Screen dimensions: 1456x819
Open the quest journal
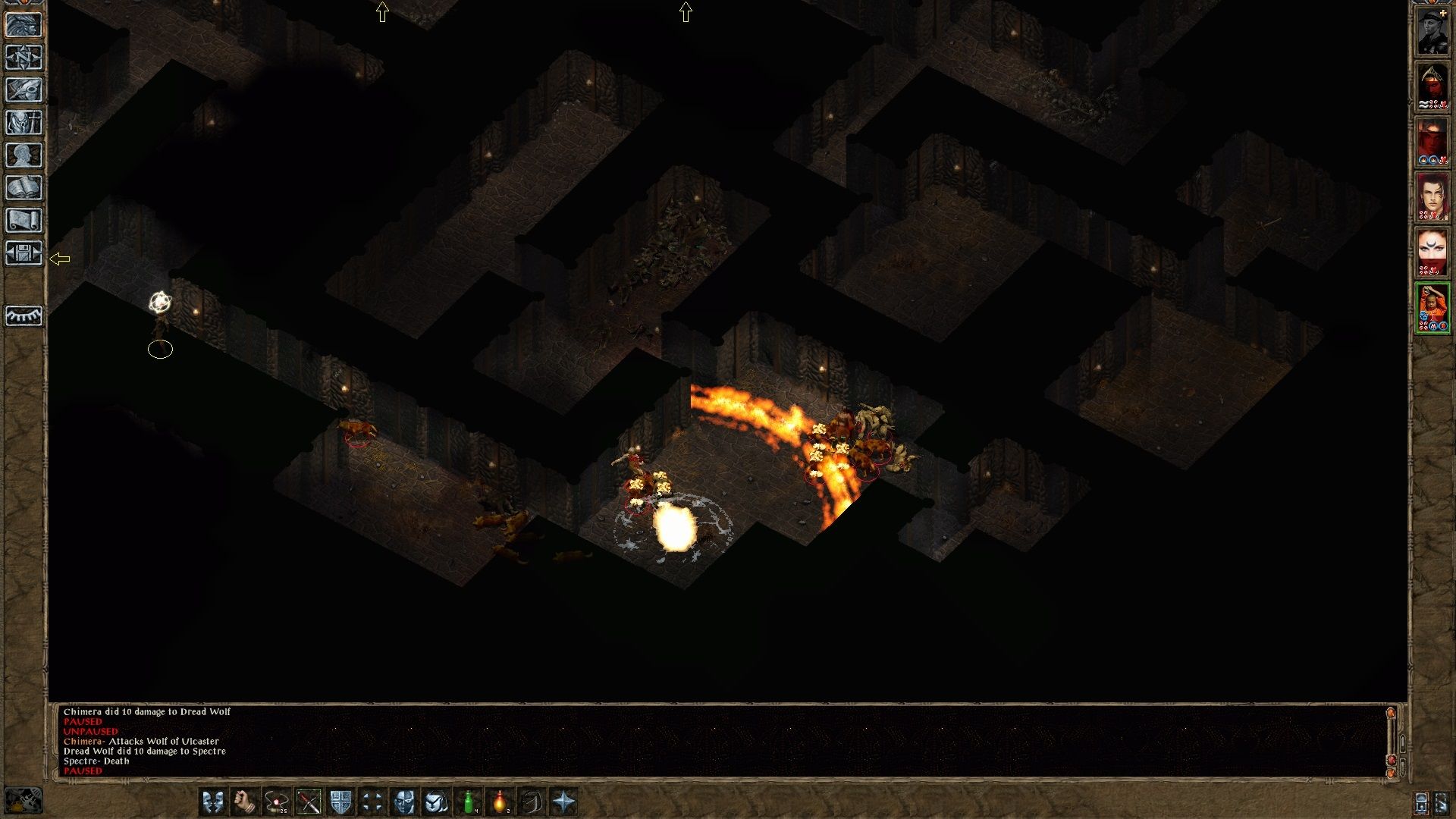click(24, 91)
